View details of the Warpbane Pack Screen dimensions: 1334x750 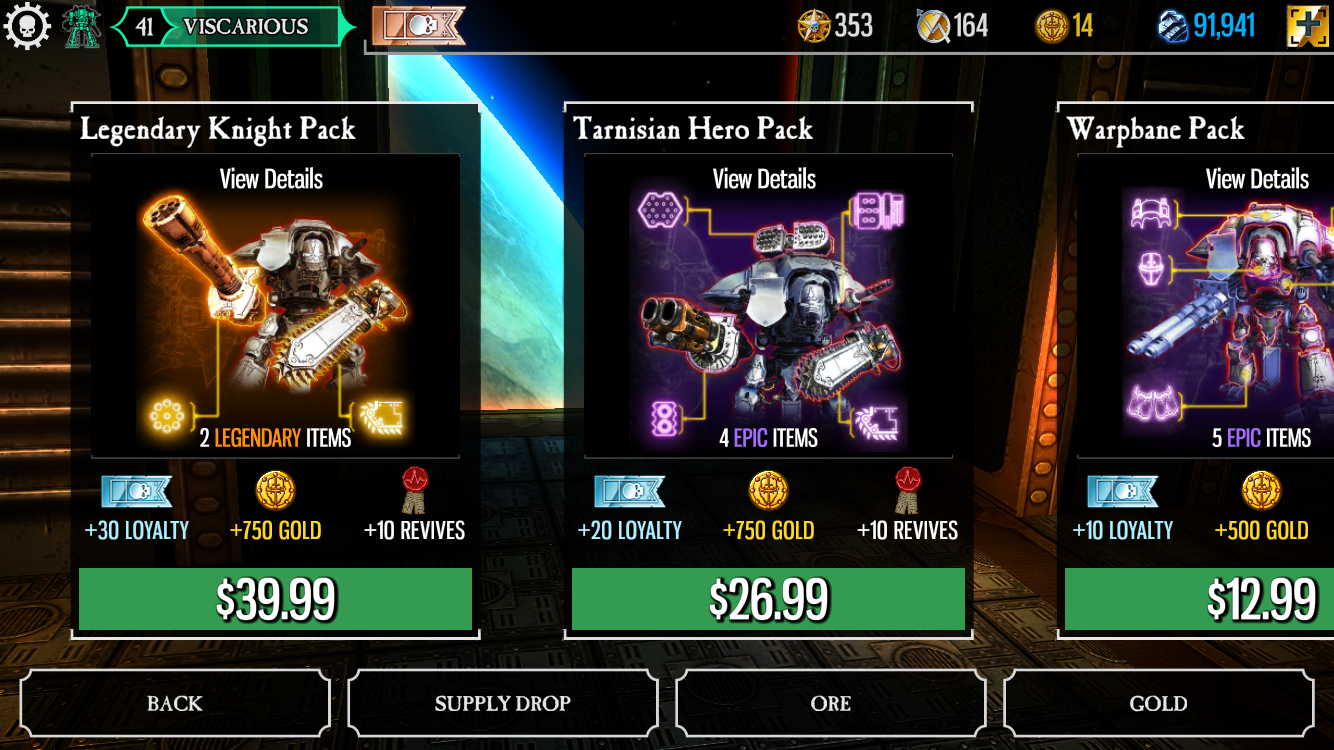(x=1256, y=180)
